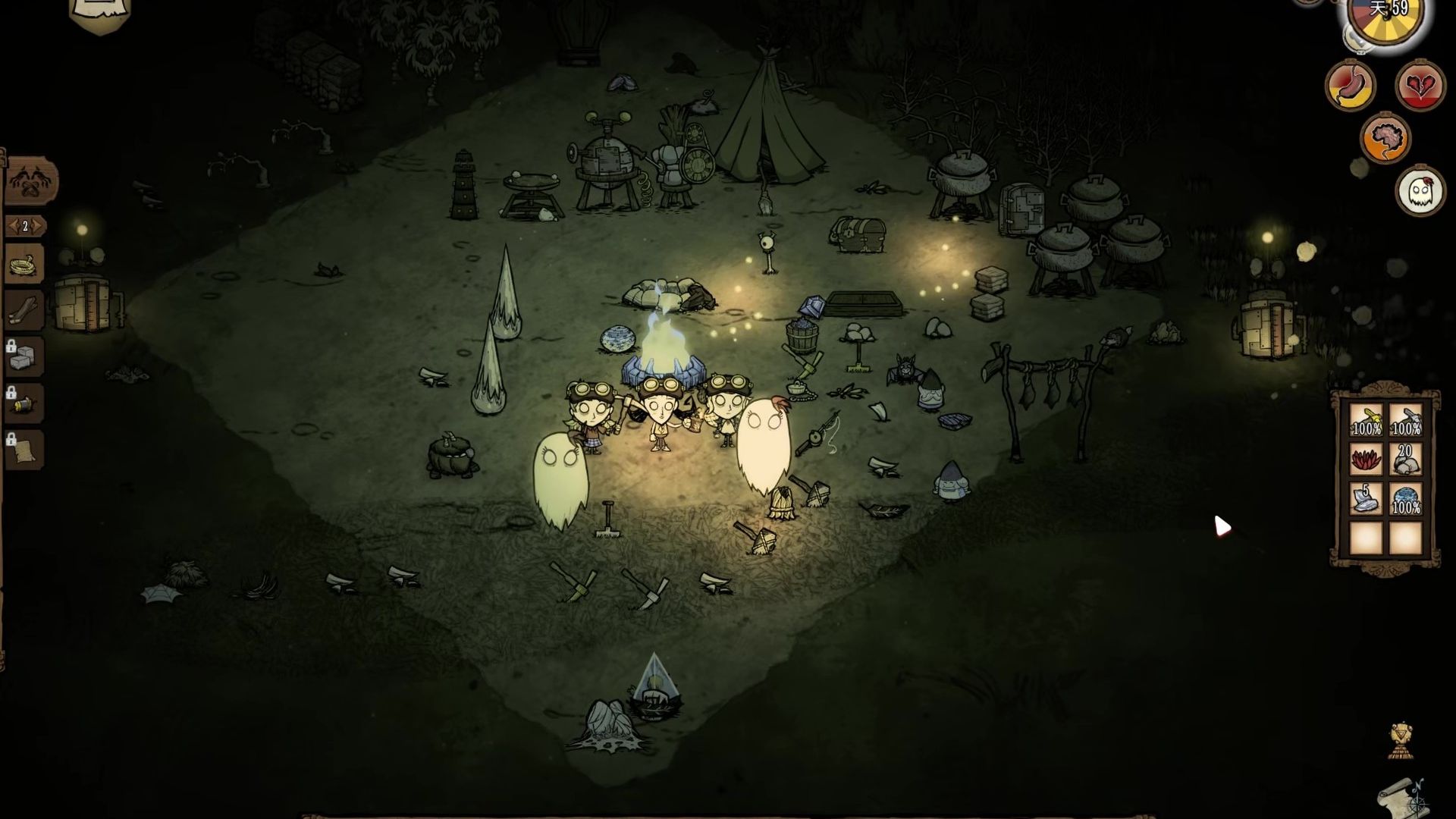Go to previous crafting page arrow

point(11,226)
